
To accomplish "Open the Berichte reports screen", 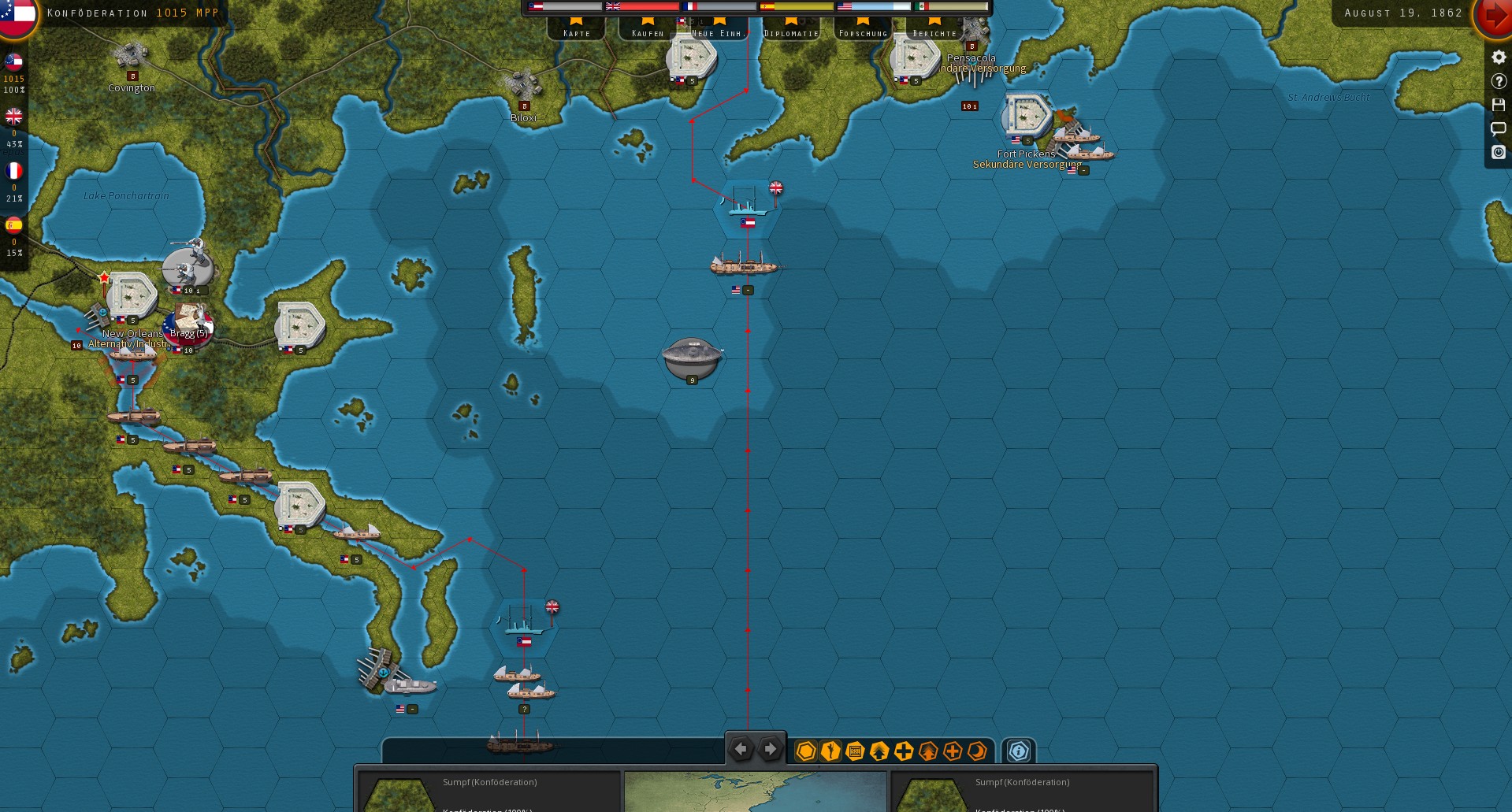I will click(x=934, y=28).
